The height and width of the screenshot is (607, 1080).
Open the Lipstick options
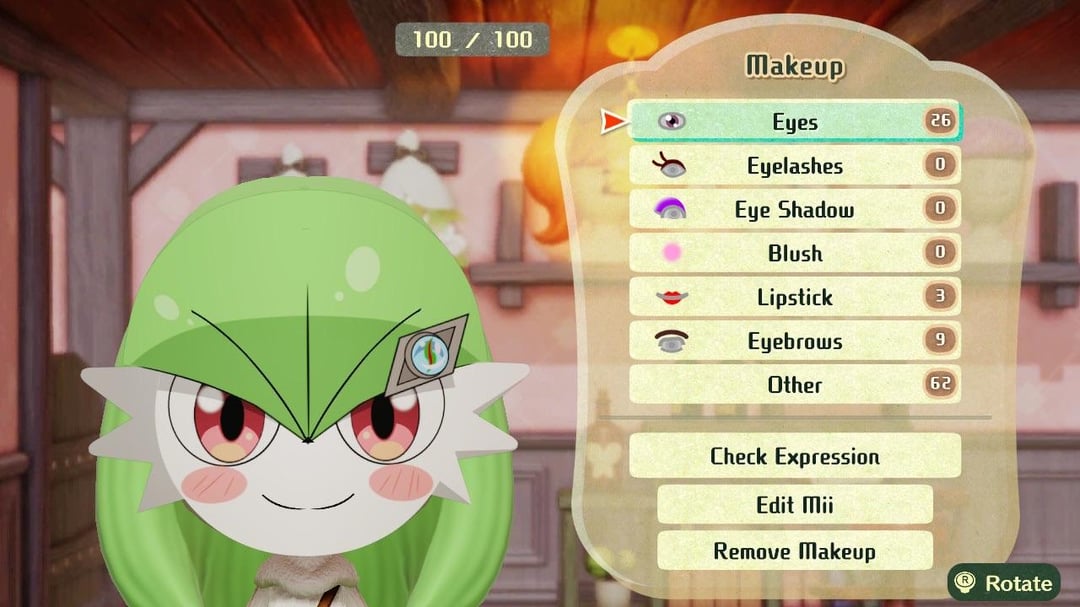(795, 297)
